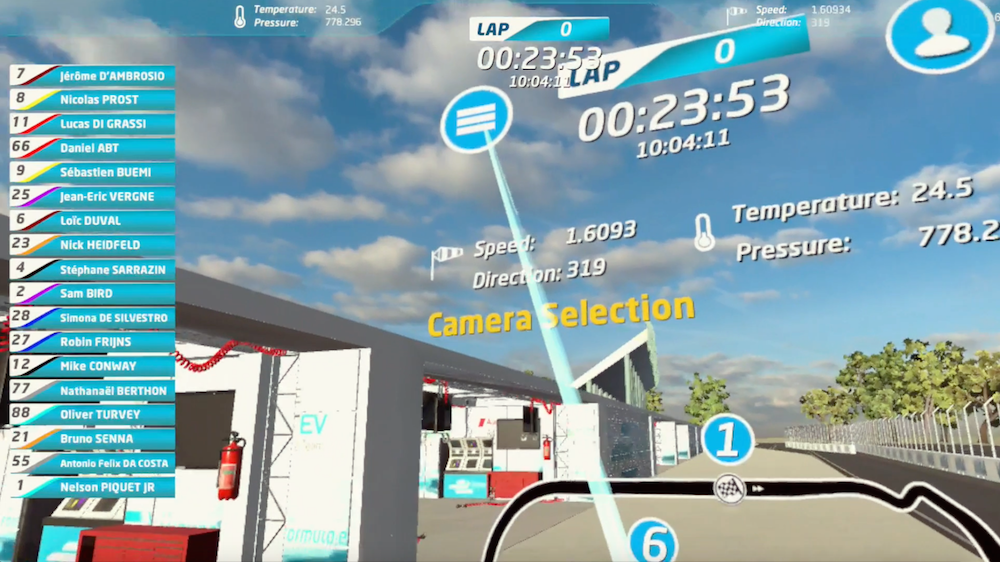Select Simona De Silvestro's row
Screen dimensions: 1000x562
(x=92, y=317)
